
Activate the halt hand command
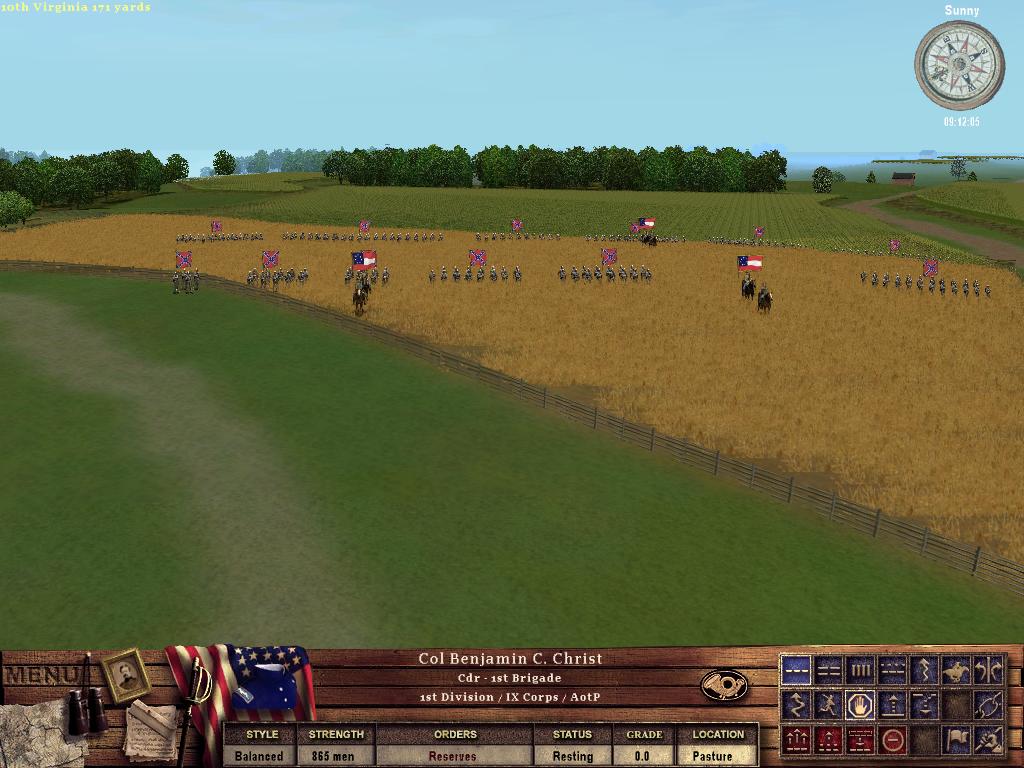click(x=860, y=705)
